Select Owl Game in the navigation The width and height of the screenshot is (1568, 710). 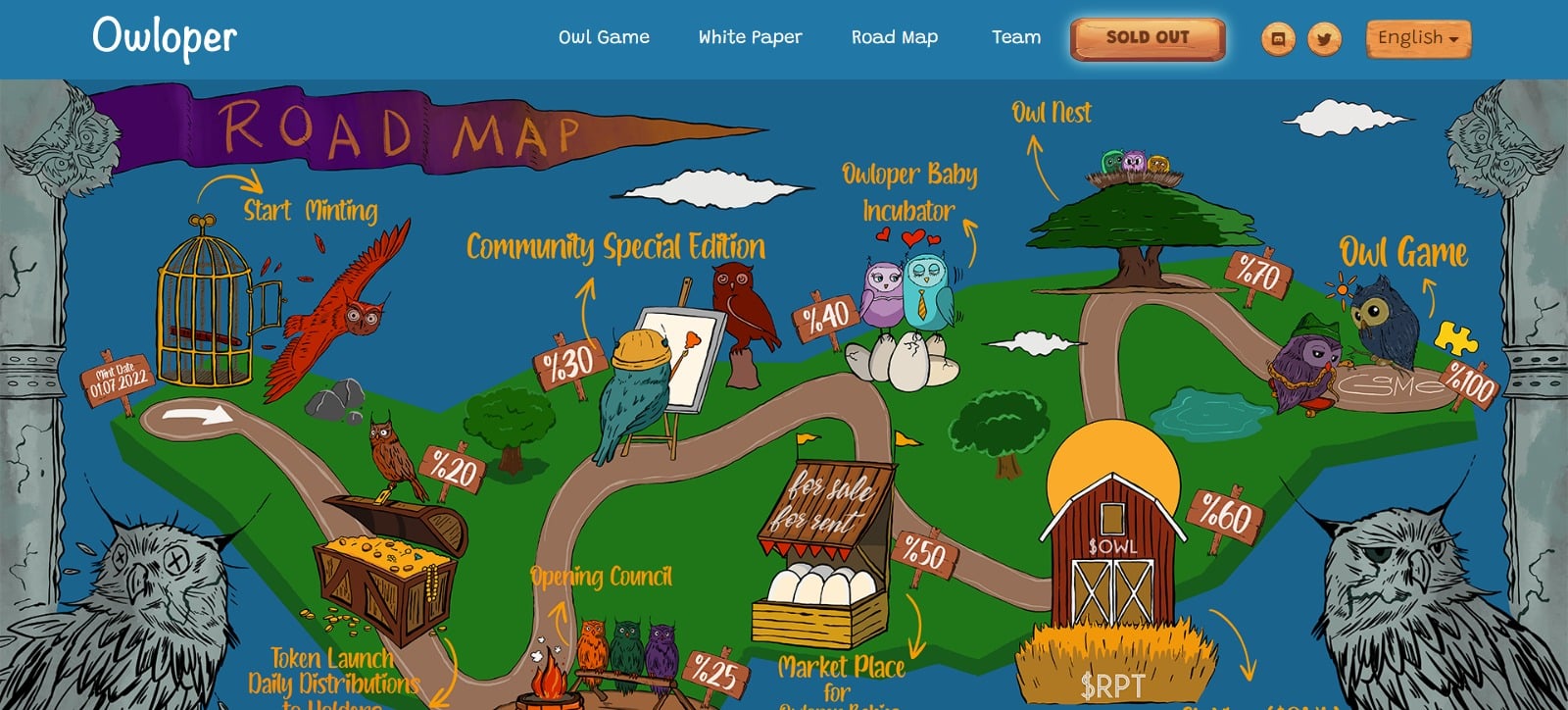(x=603, y=37)
